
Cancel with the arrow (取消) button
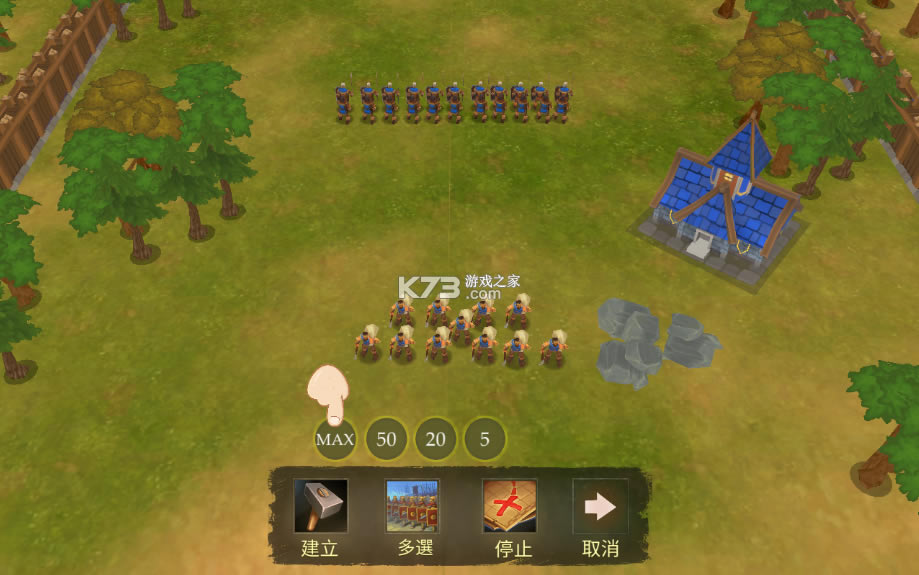[x=599, y=506]
